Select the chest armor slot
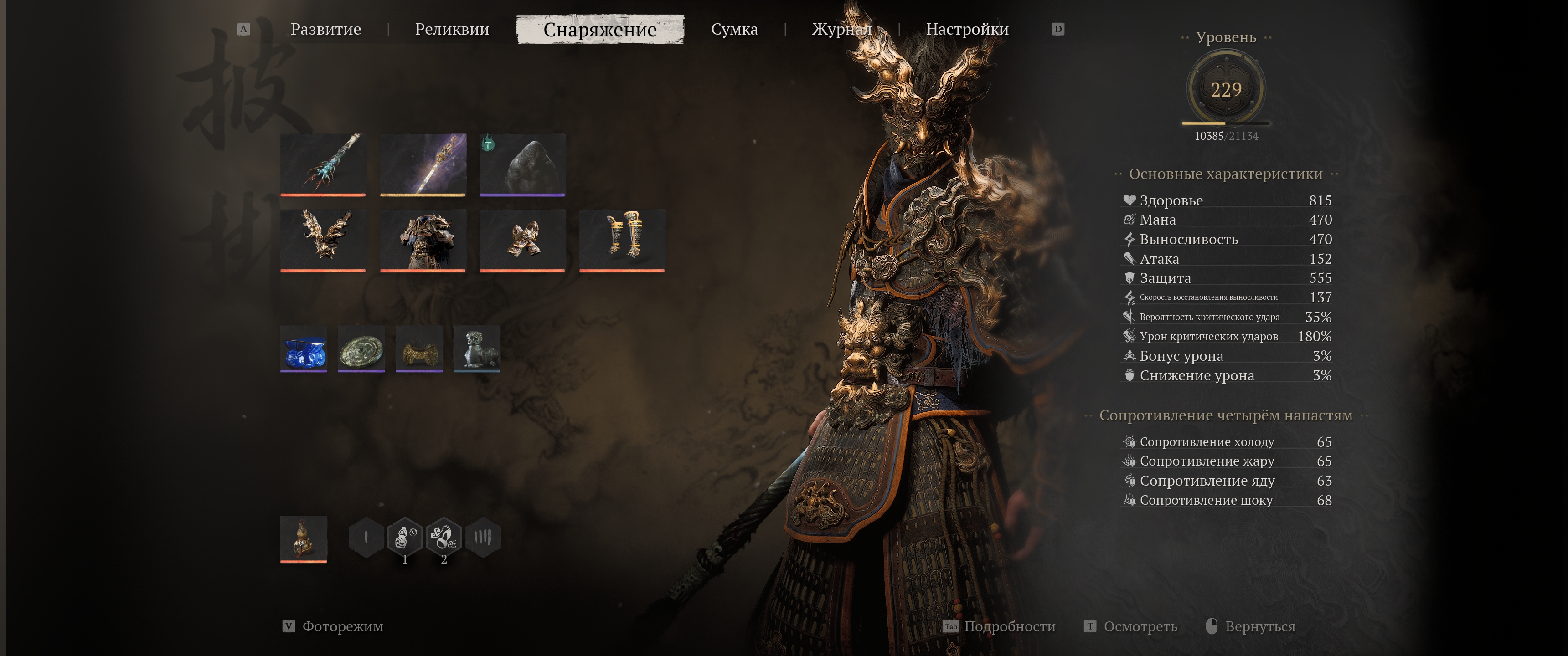 tap(423, 240)
